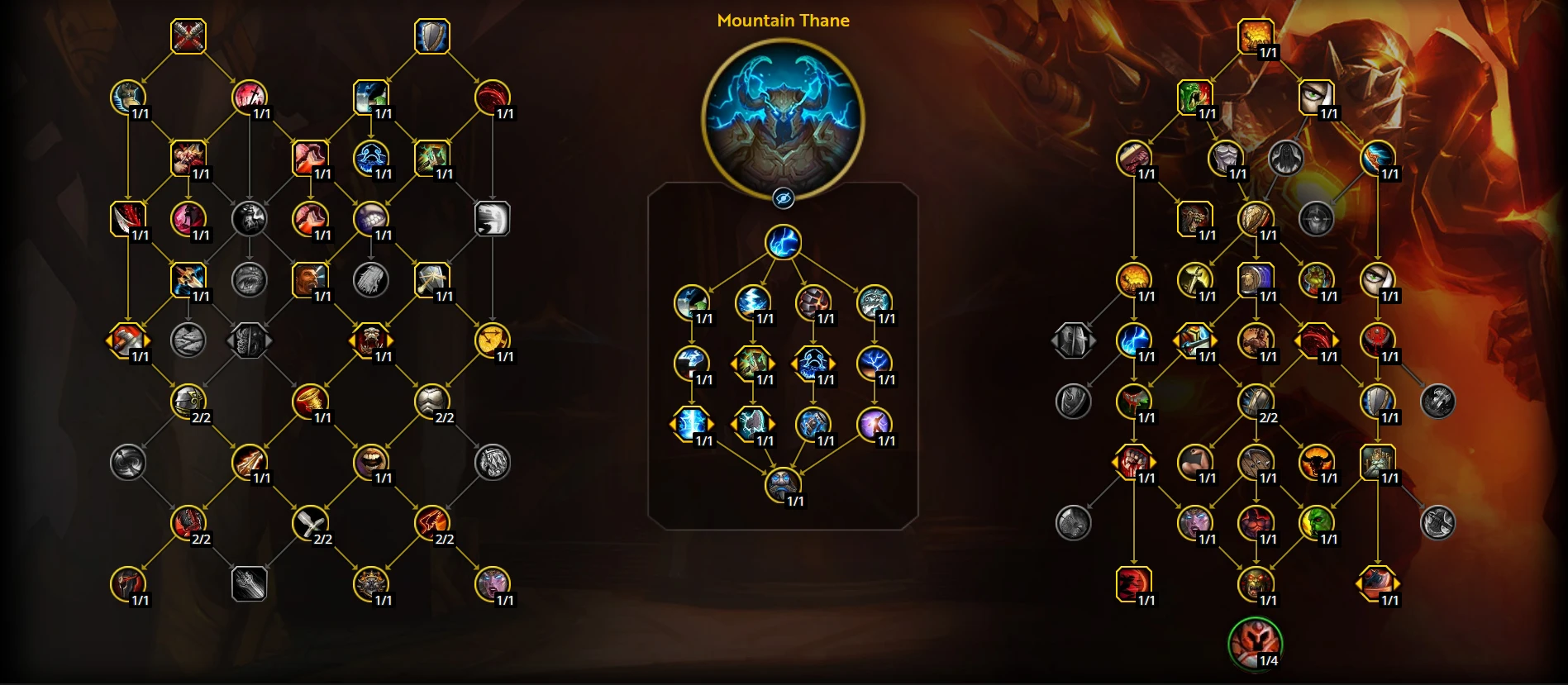Image resolution: width=1568 pixels, height=685 pixels.
Task: Select the Mountain Thane hero talent portrait
Action: [783, 119]
